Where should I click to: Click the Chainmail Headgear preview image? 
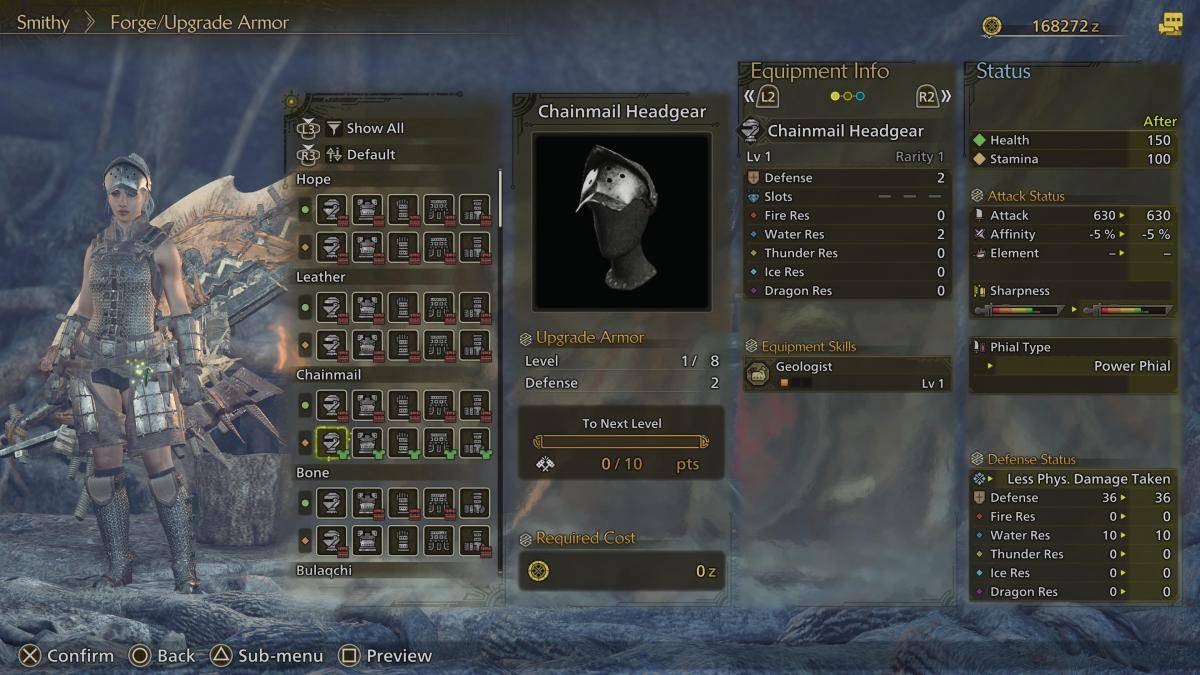point(621,221)
